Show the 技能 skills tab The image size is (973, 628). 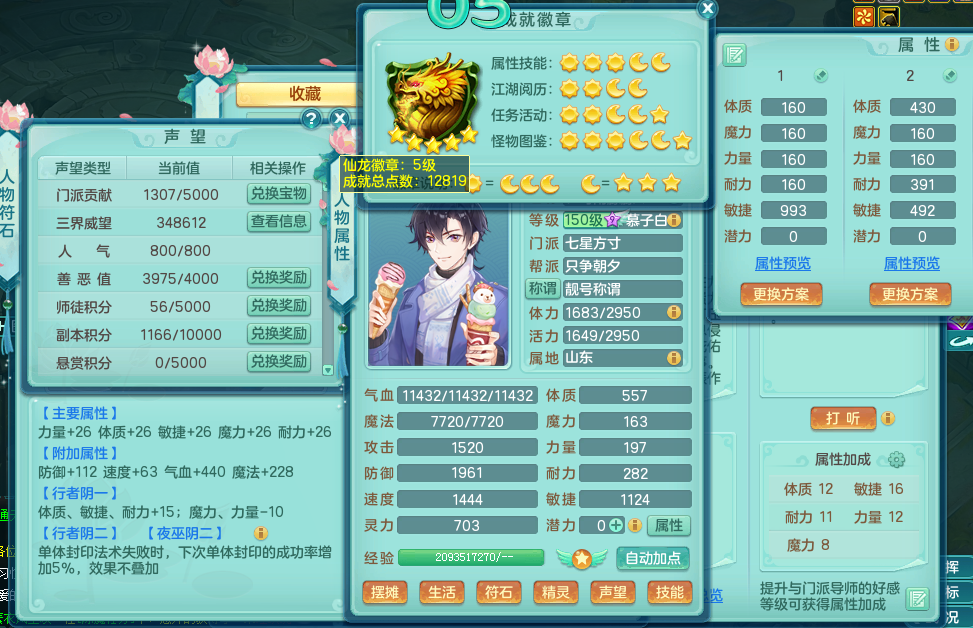(x=669, y=592)
